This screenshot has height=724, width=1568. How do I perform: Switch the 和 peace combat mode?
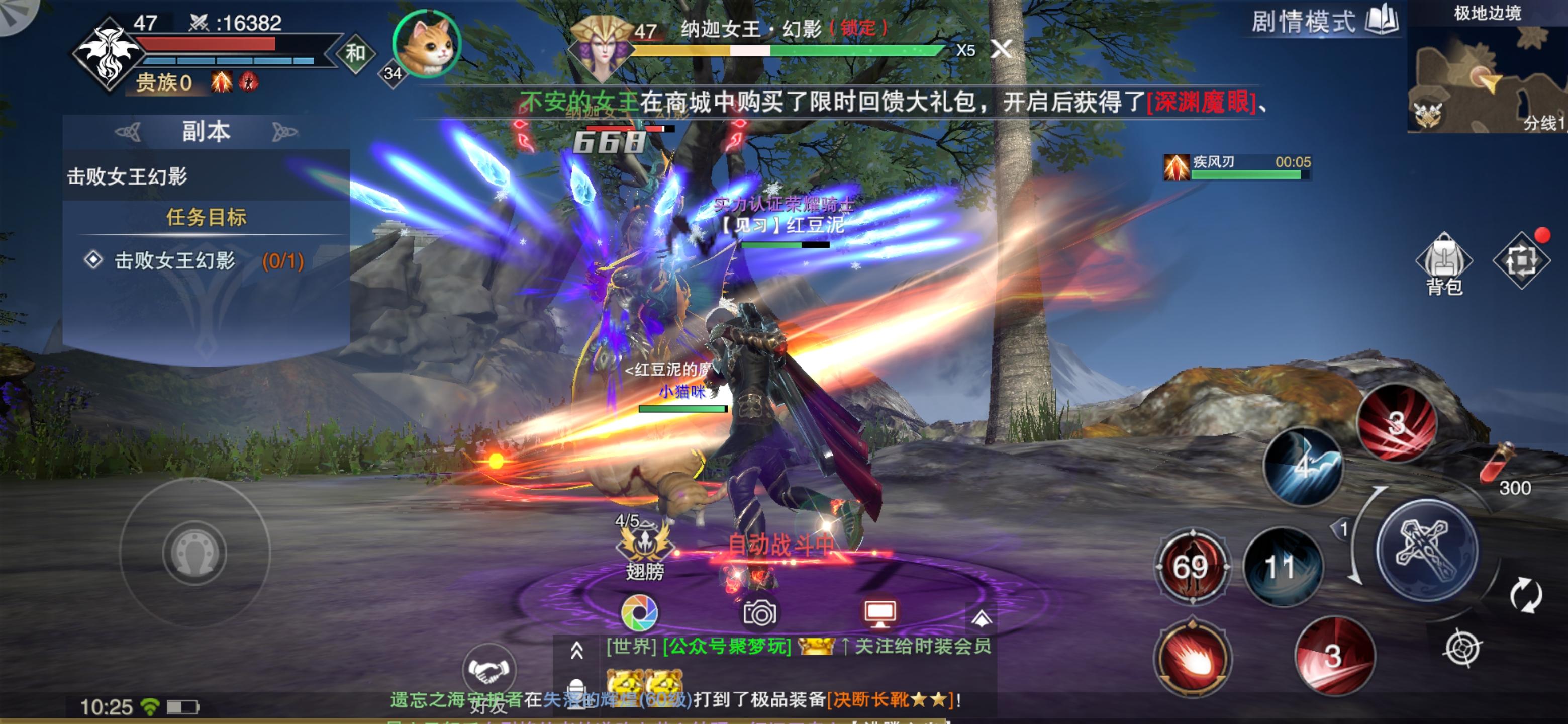[355, 54]
